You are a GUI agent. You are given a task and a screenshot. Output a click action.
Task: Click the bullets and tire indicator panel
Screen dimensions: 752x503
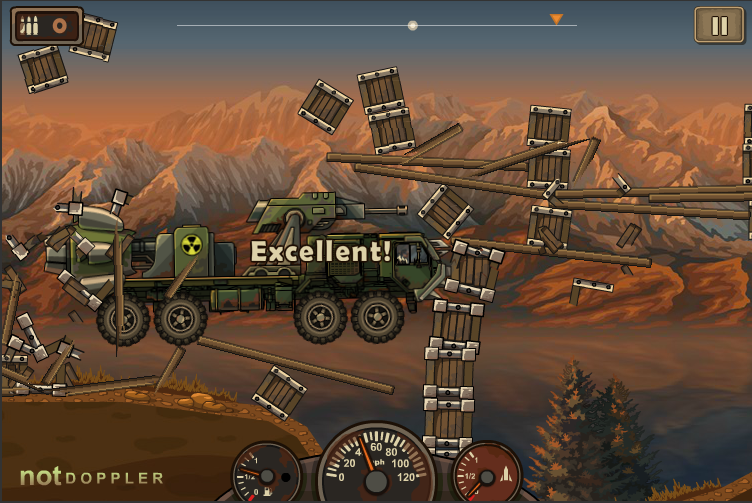click(x=46, y=26)
